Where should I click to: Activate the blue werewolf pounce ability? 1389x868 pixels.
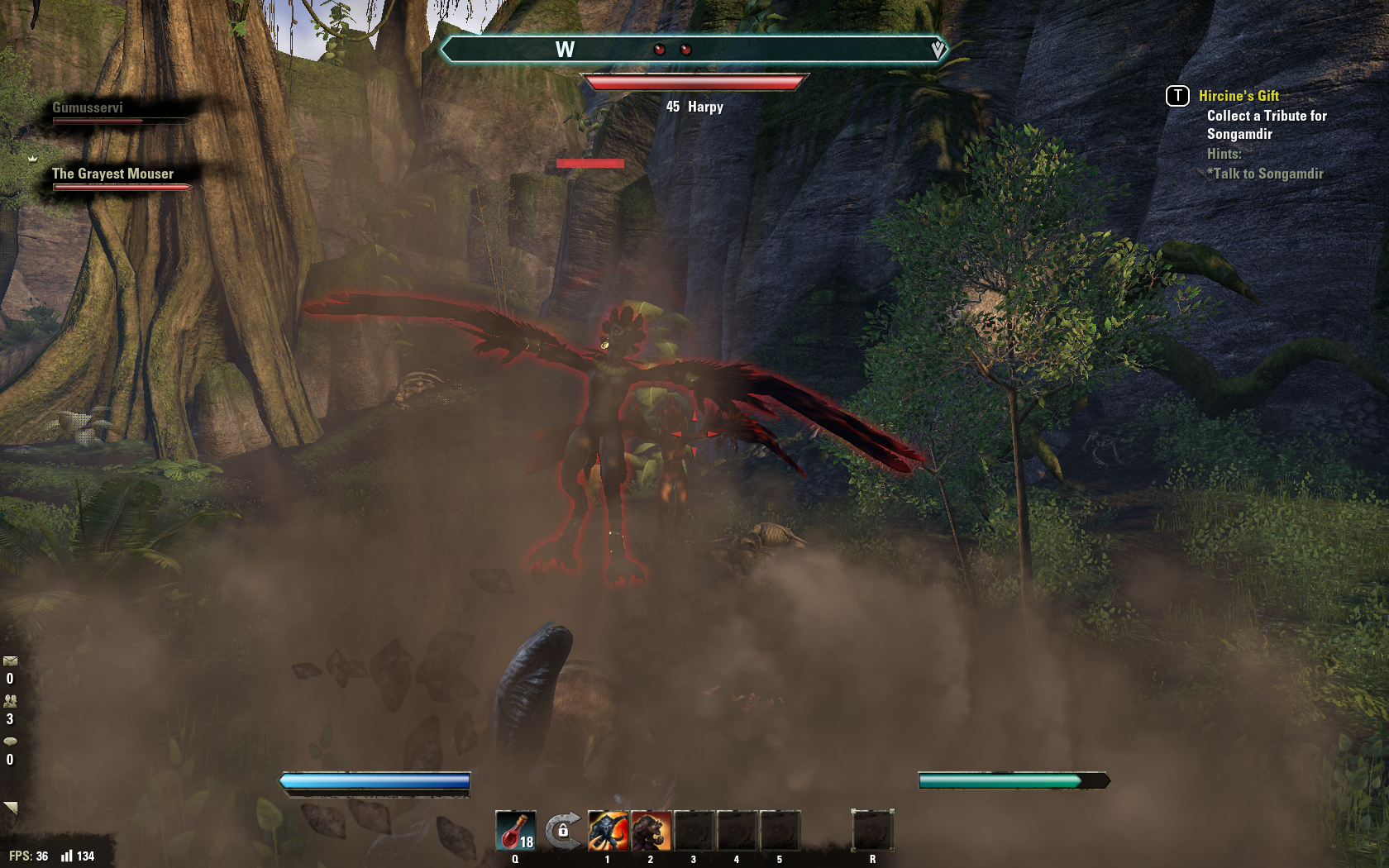(608, 831)
